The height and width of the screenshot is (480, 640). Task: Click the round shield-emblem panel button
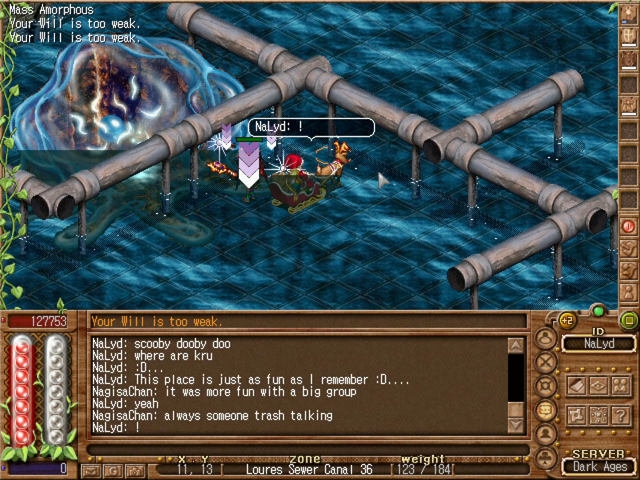coord(546,386)
